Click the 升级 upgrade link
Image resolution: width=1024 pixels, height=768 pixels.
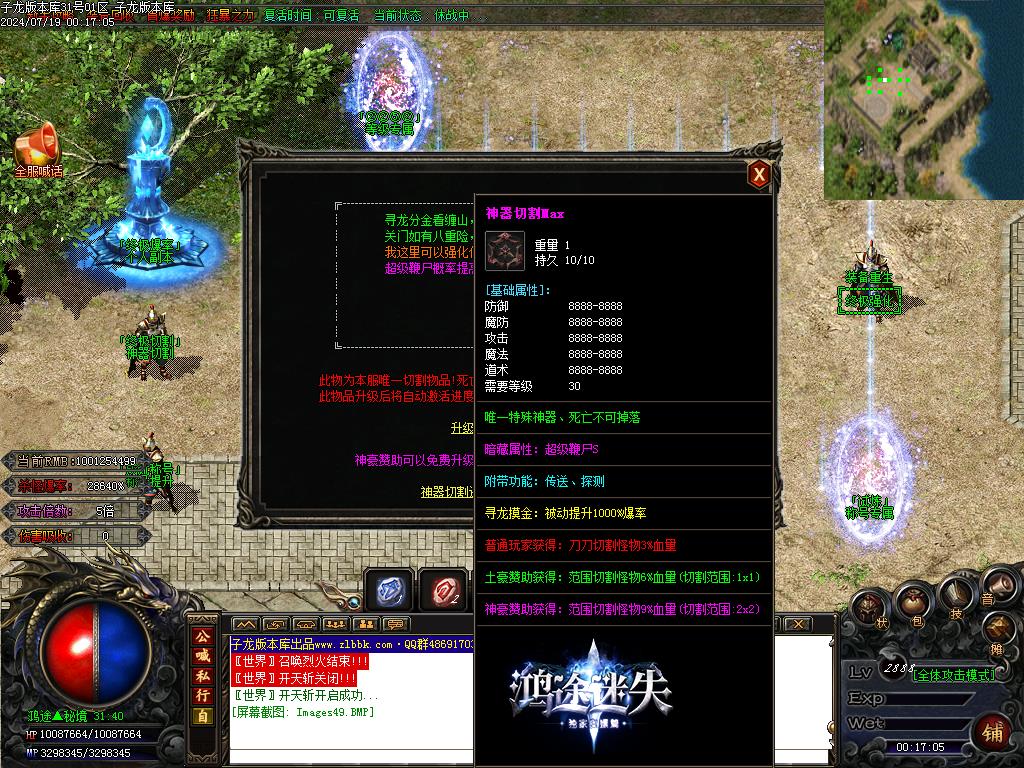tap(462, 428)
